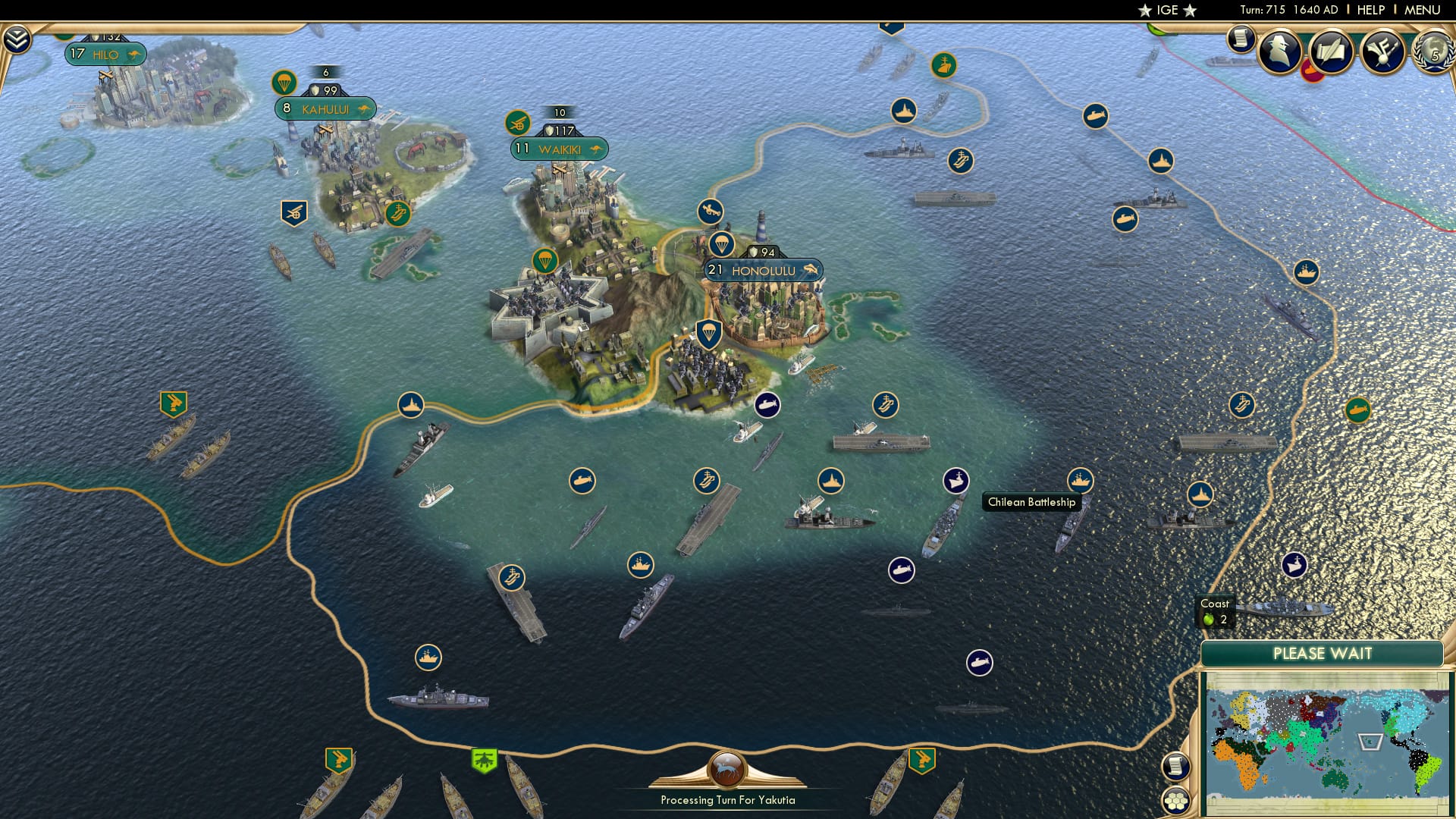Select the Chilean Battleship unit flag
Image resolution: width=1456 pixels, height=819 pixels.
coord(955,481)
